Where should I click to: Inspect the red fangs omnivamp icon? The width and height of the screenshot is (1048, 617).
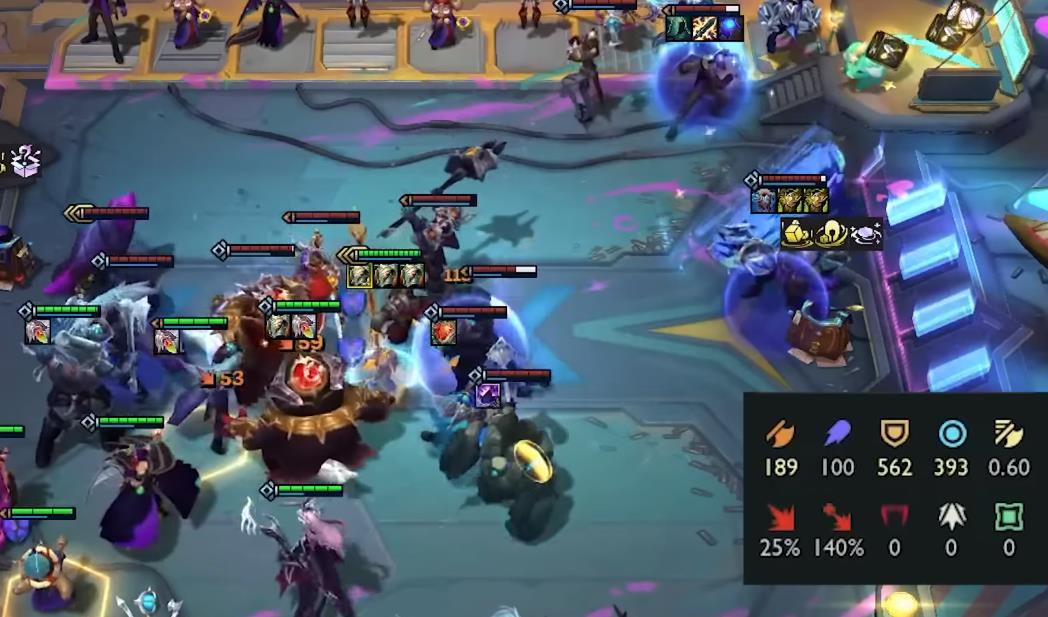click(x=893, y=517)
